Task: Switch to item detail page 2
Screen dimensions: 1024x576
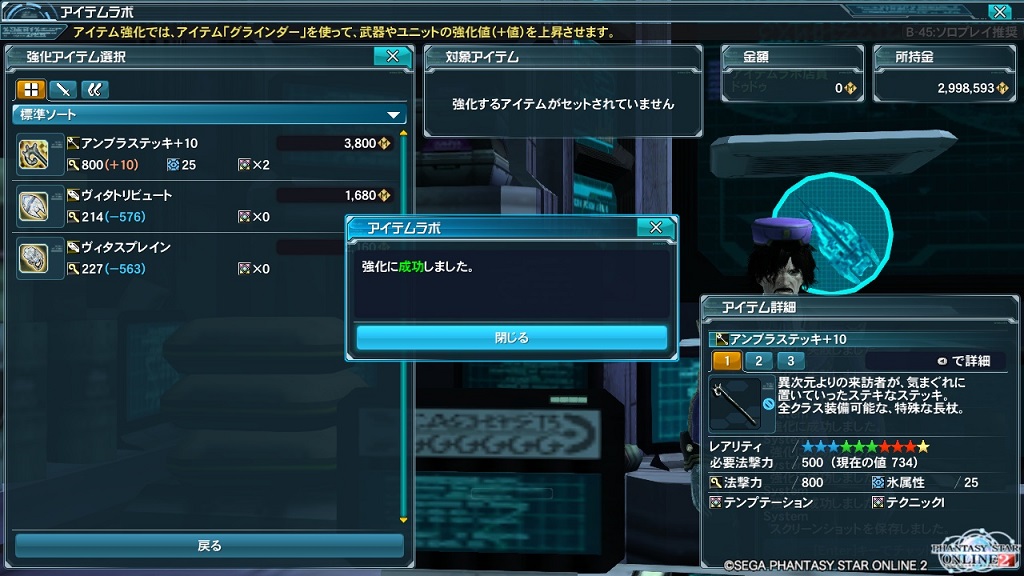Action: pos(758,361)
